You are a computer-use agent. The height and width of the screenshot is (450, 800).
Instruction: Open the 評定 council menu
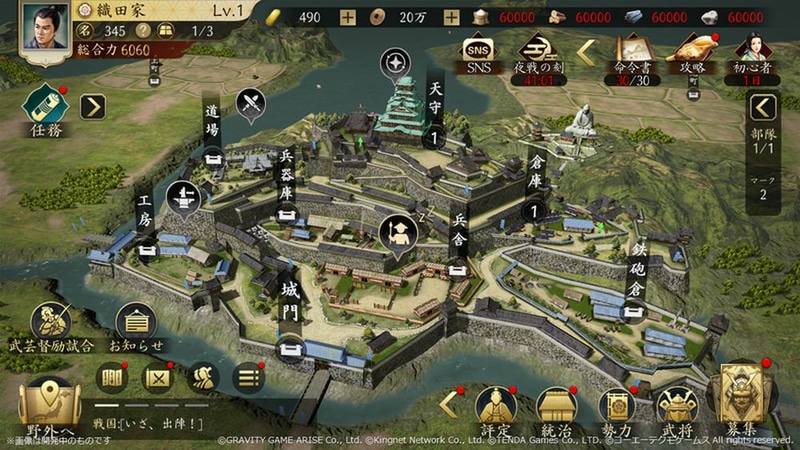[495, 410]
